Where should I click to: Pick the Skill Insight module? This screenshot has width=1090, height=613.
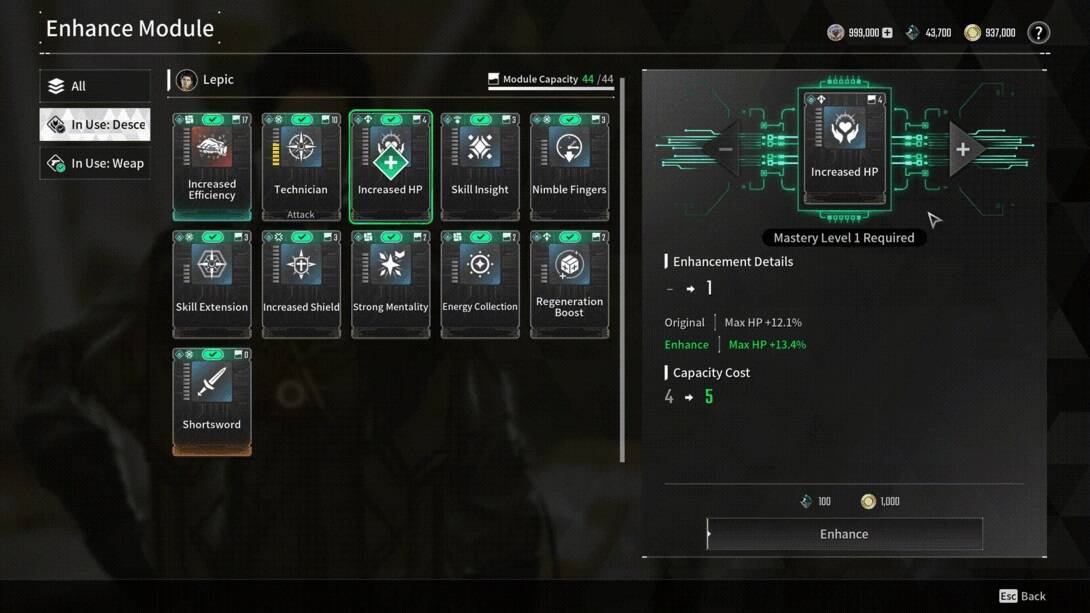click(x=480, y=166)
